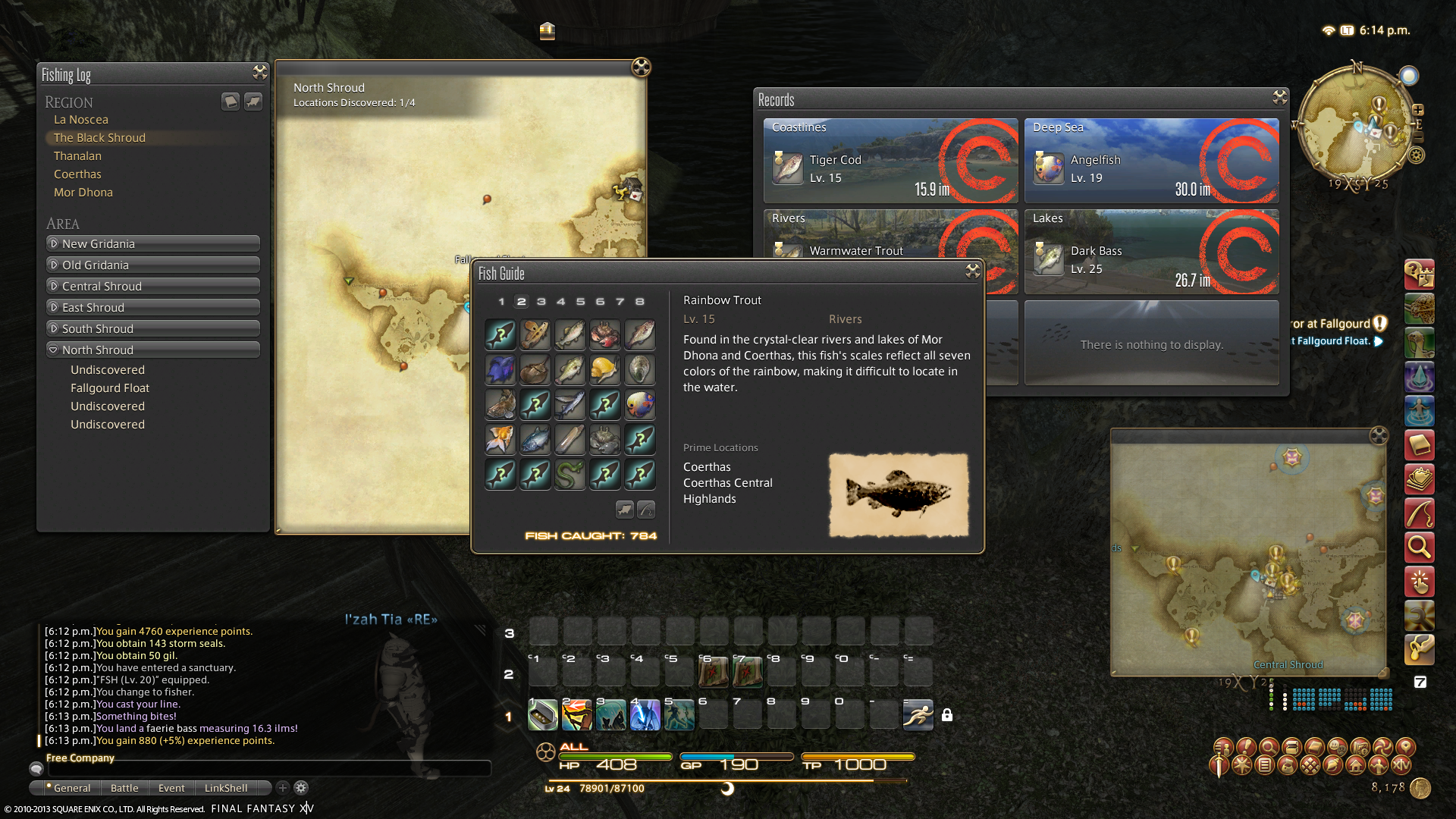This screenshot has width=1456, height=819.
Task: Close the Records window
Action: 1280,97
